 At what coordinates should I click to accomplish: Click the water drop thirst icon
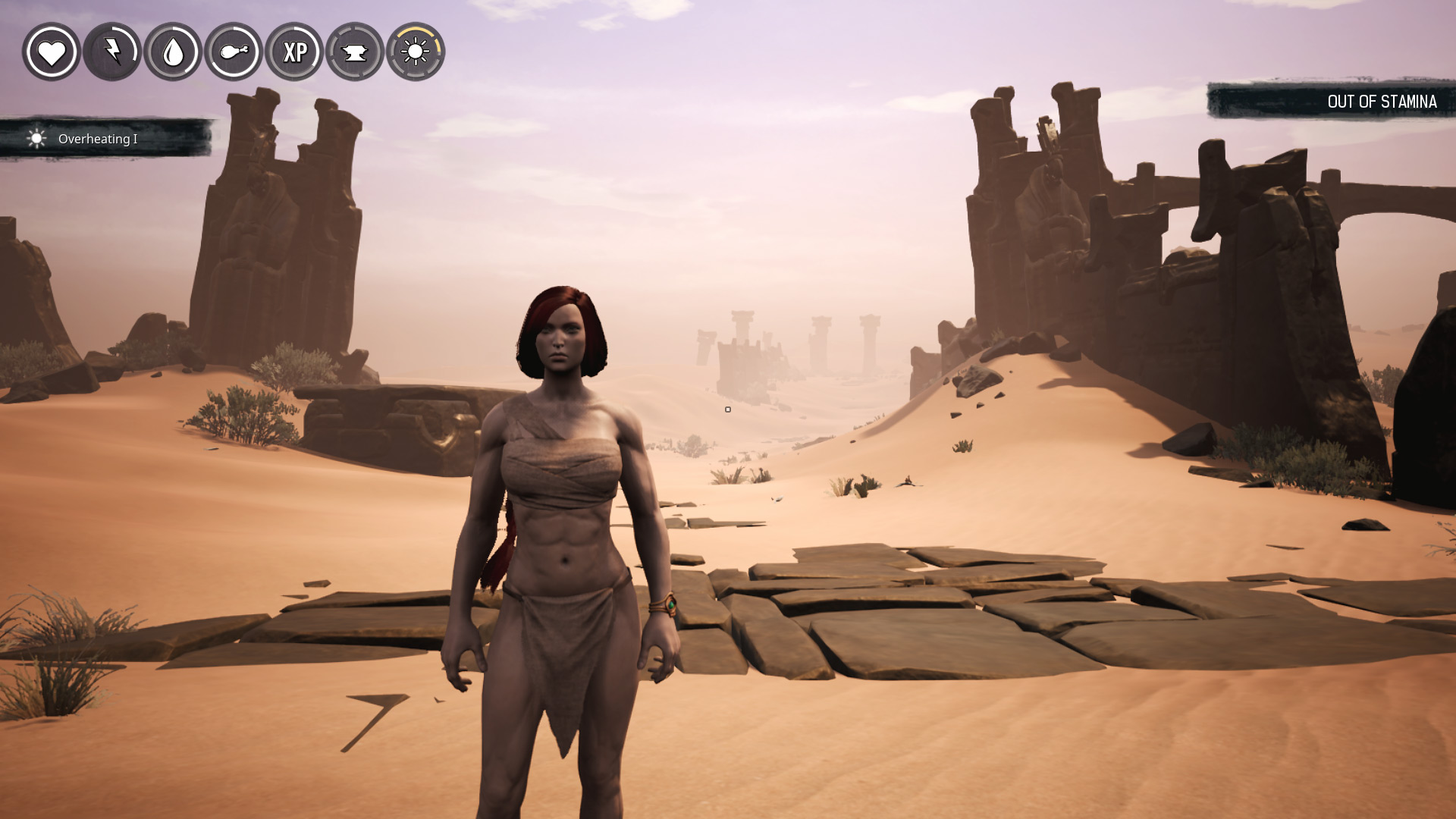click(173, 52)
